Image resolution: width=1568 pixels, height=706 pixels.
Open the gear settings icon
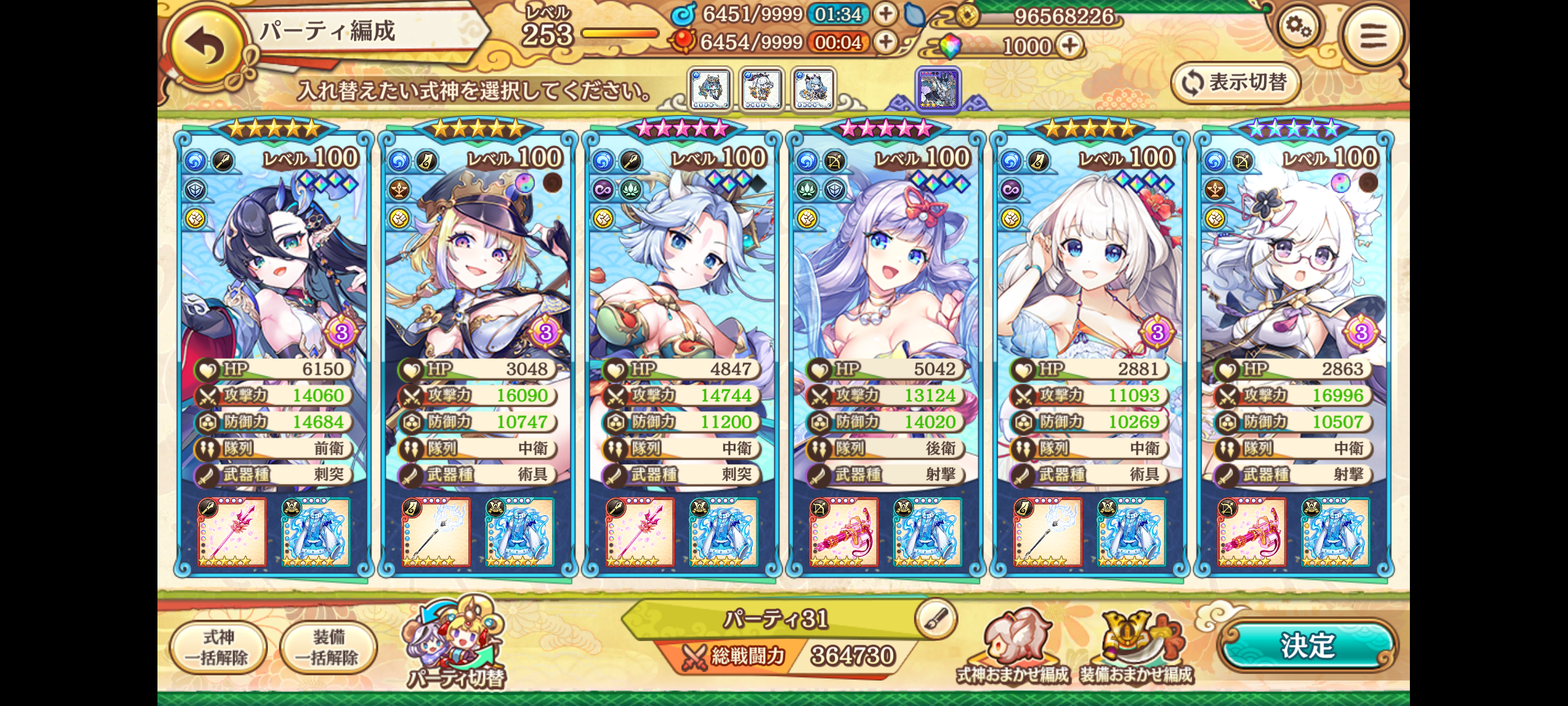(x=1298, y=27)
